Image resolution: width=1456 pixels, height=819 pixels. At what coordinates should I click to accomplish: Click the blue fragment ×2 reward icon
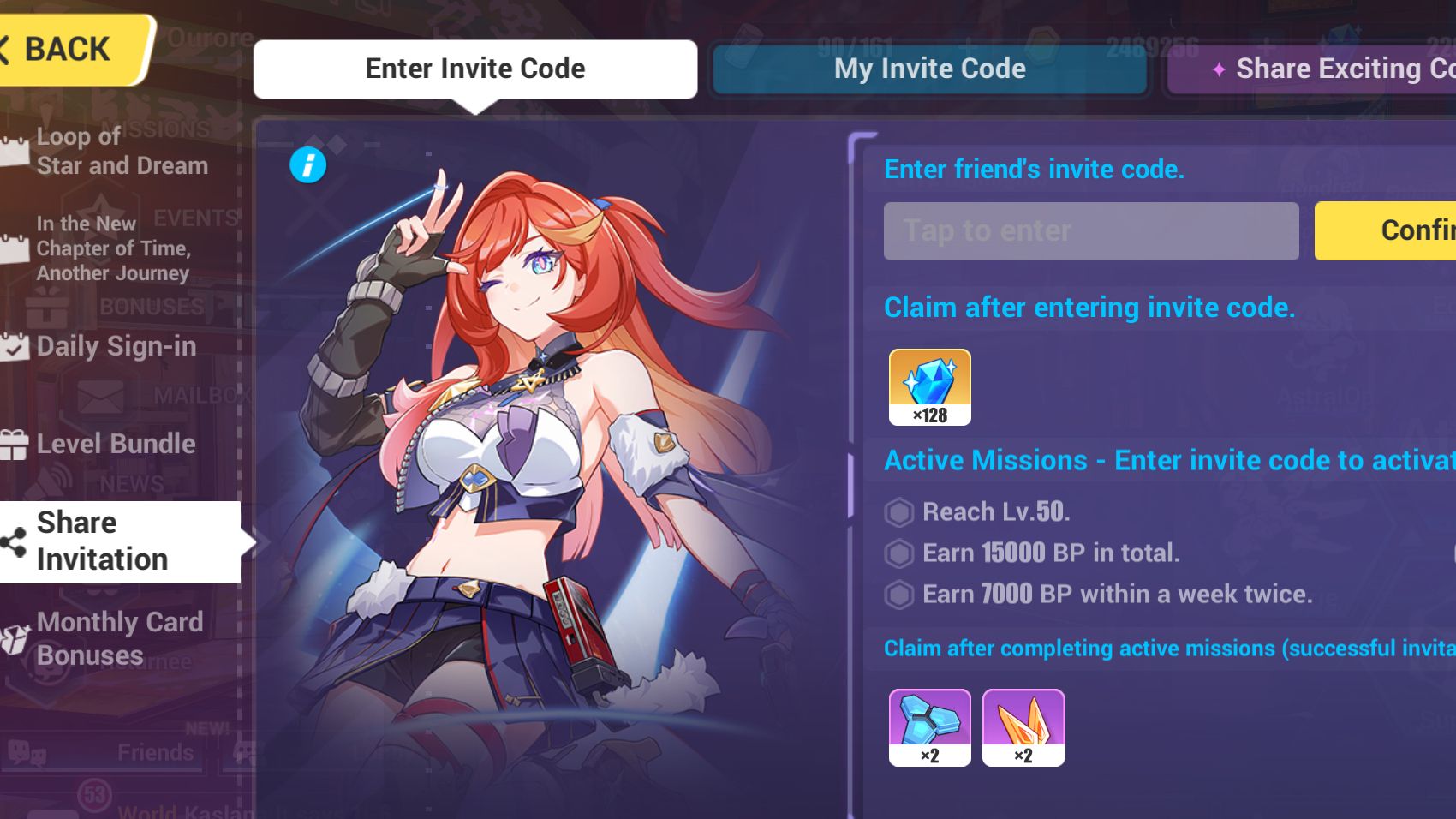929,727
